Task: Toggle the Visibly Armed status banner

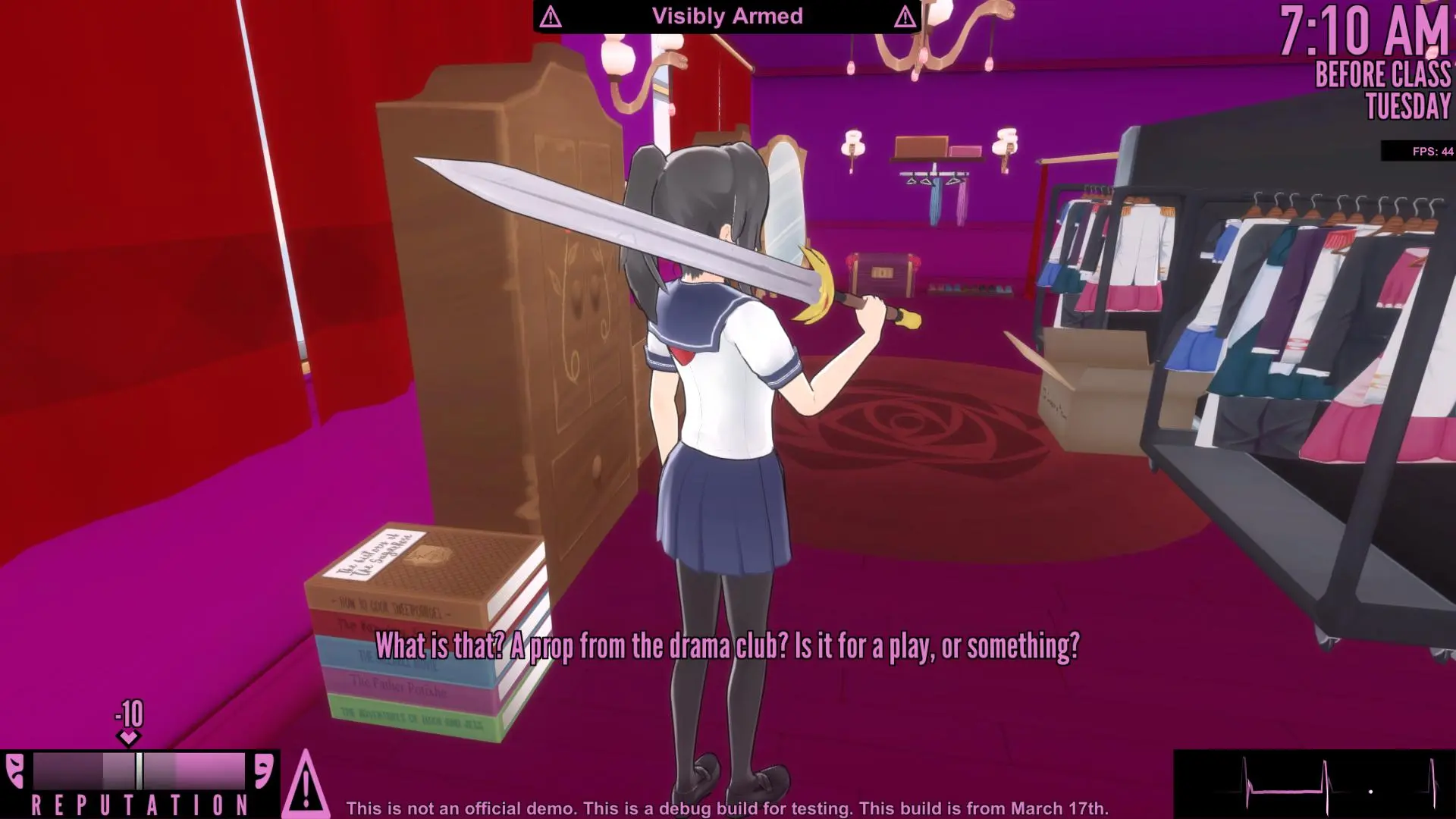Action: pyautogui.click(x=726, y=16)
